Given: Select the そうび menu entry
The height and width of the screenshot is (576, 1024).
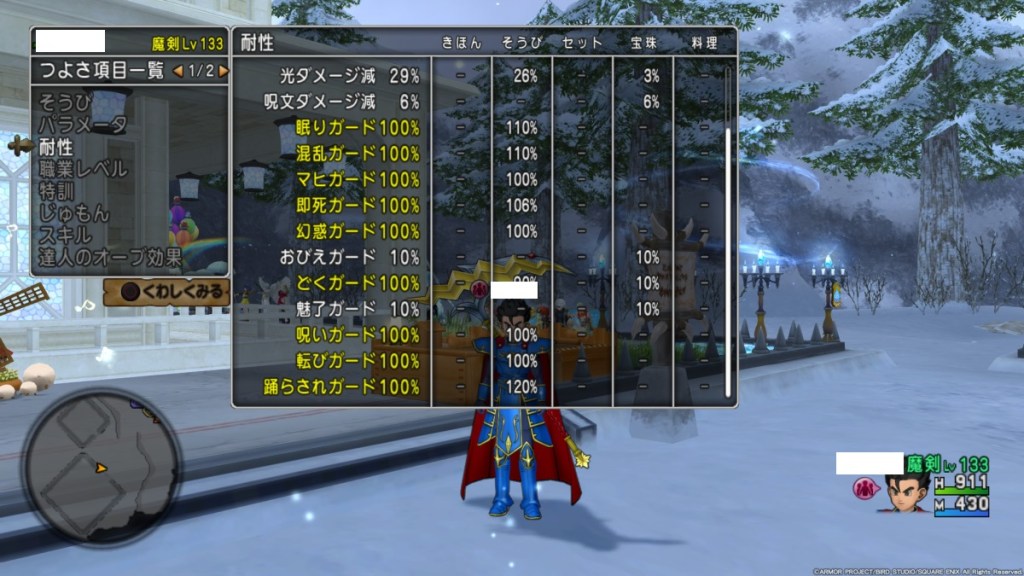Looking at the screenshot, I should click(64, 103).
